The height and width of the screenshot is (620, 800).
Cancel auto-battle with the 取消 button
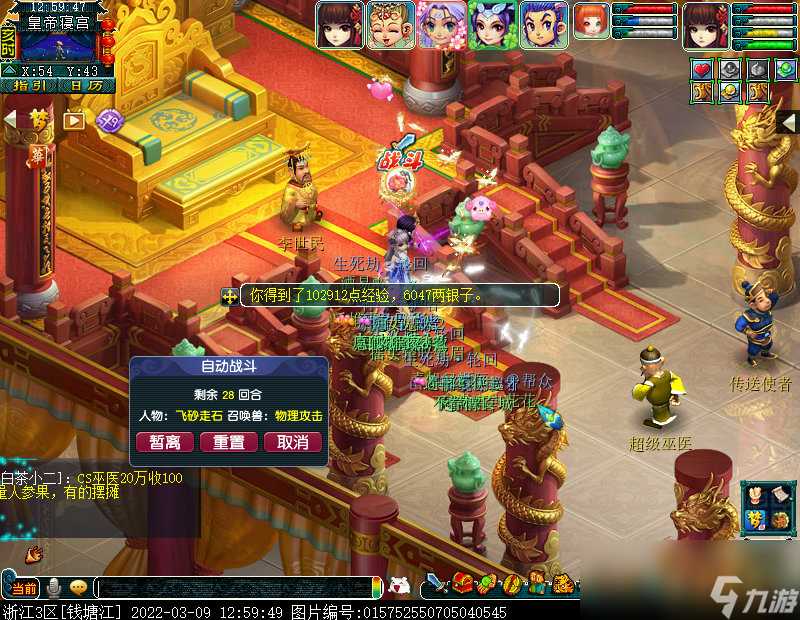tap(293, 441)
